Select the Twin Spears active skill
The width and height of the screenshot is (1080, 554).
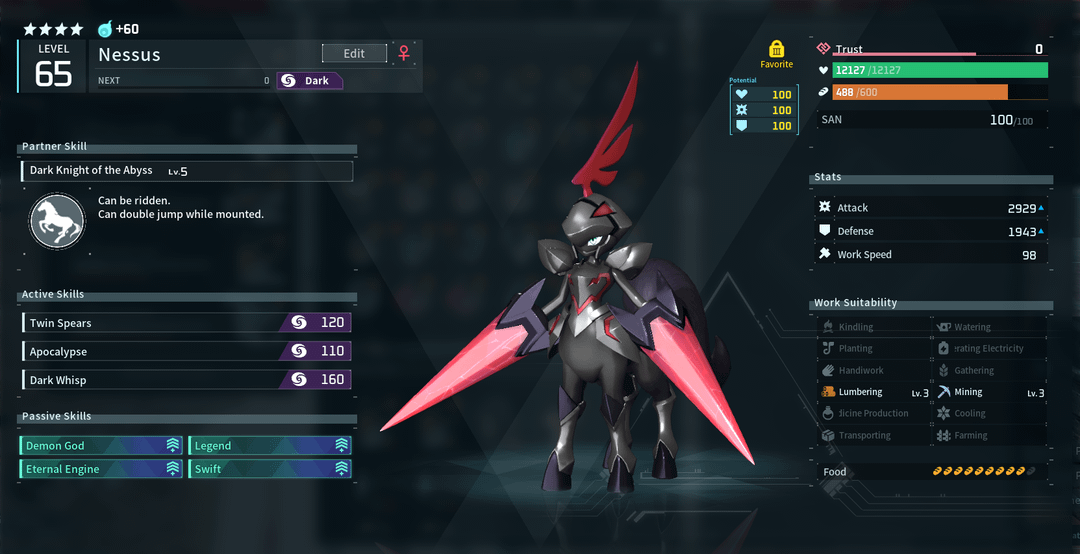(x=186, y=323)
